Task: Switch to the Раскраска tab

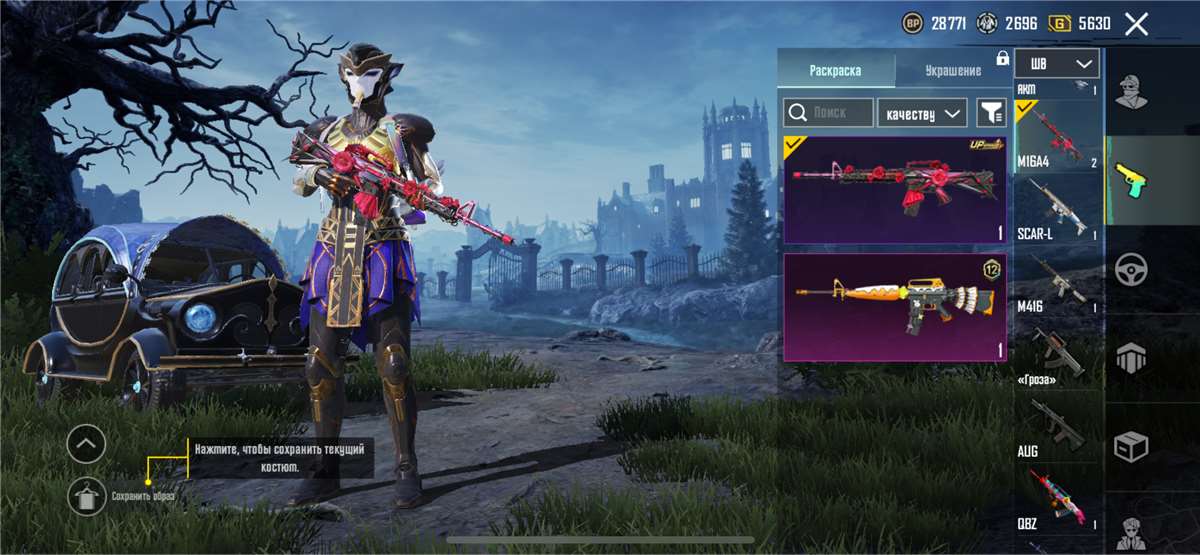Action: [x=834, y=71]
